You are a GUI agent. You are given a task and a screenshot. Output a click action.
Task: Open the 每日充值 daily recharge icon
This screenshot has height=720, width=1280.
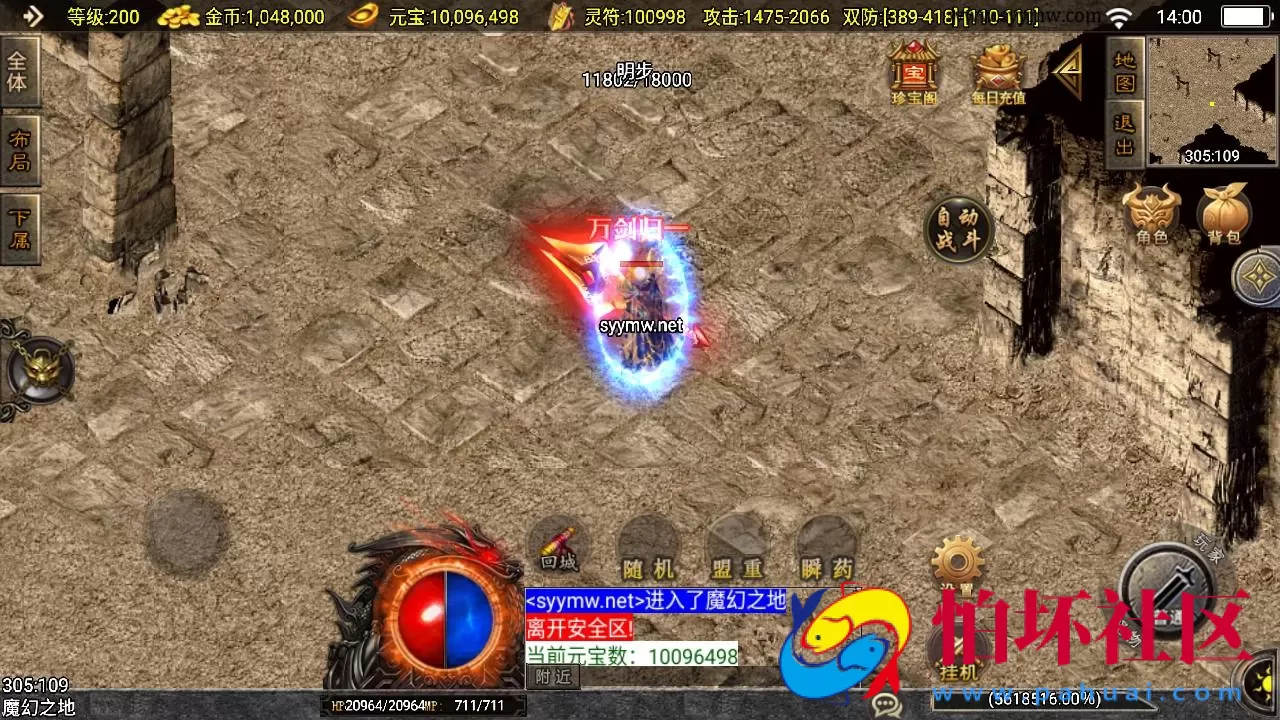point(997,72)
